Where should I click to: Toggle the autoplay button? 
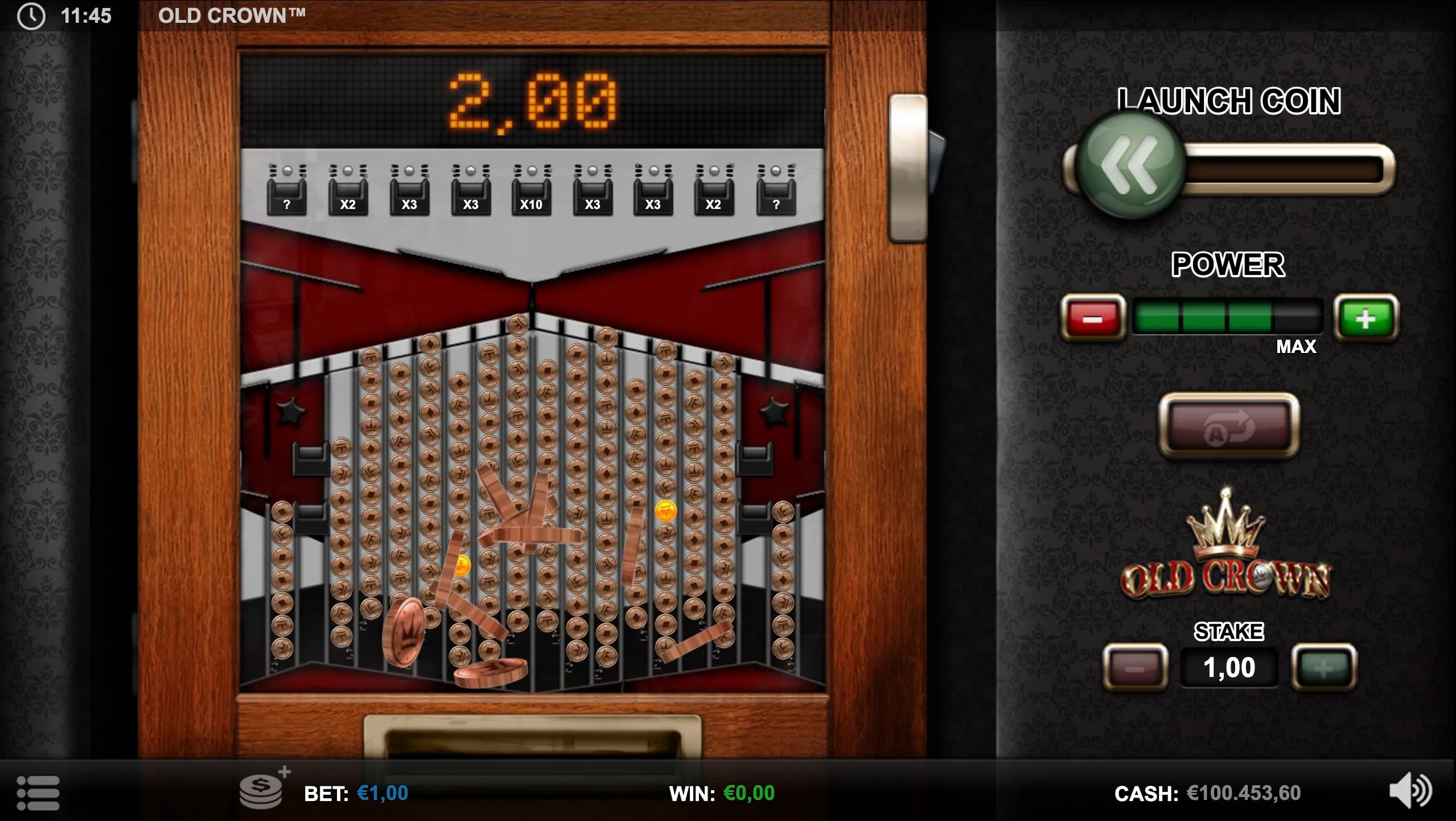click(1229, 425)
